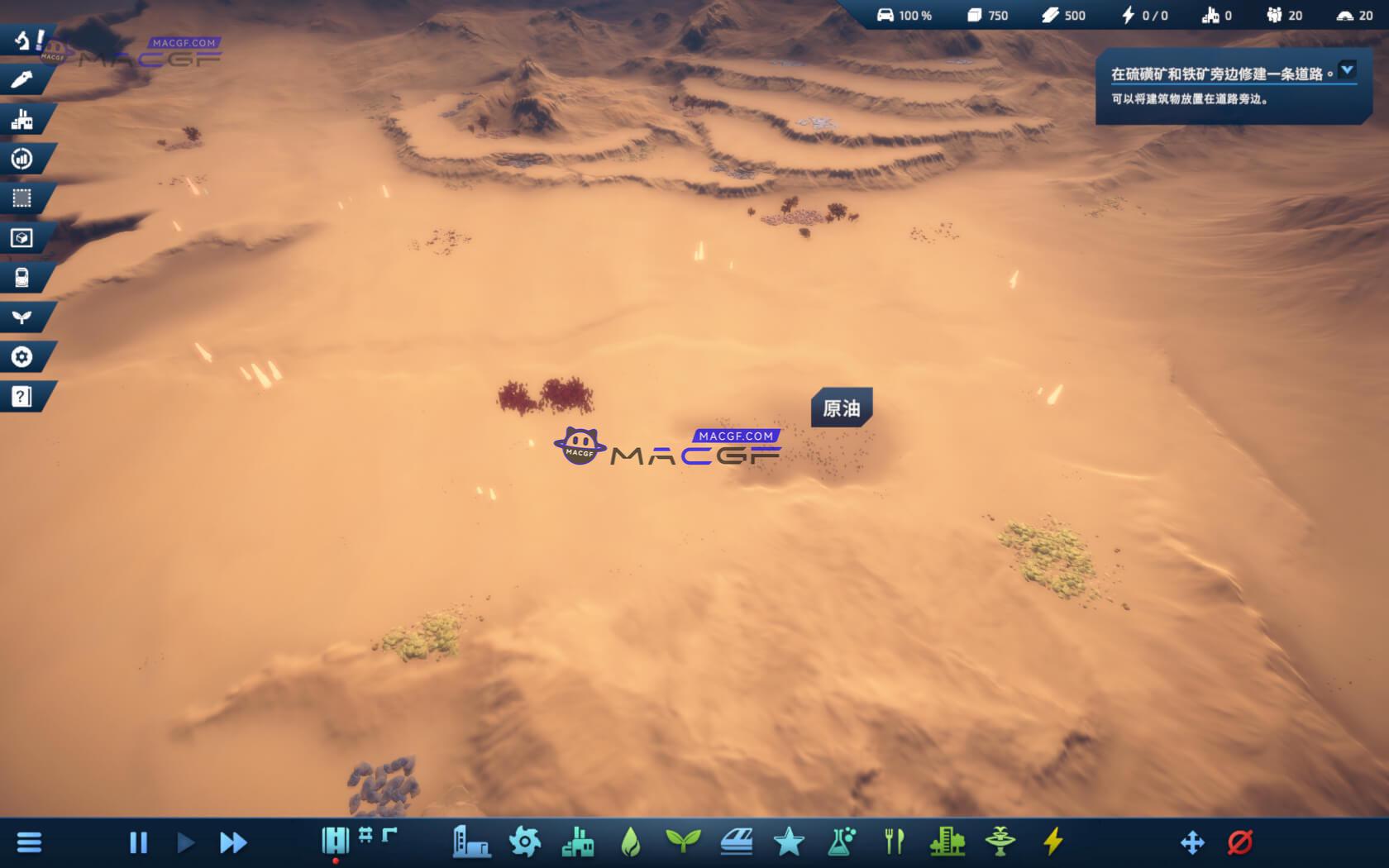This screenshot has height=868, width=1389.
Task: Open the Factories category on bottom toolbar
Action: coord(579,842)
